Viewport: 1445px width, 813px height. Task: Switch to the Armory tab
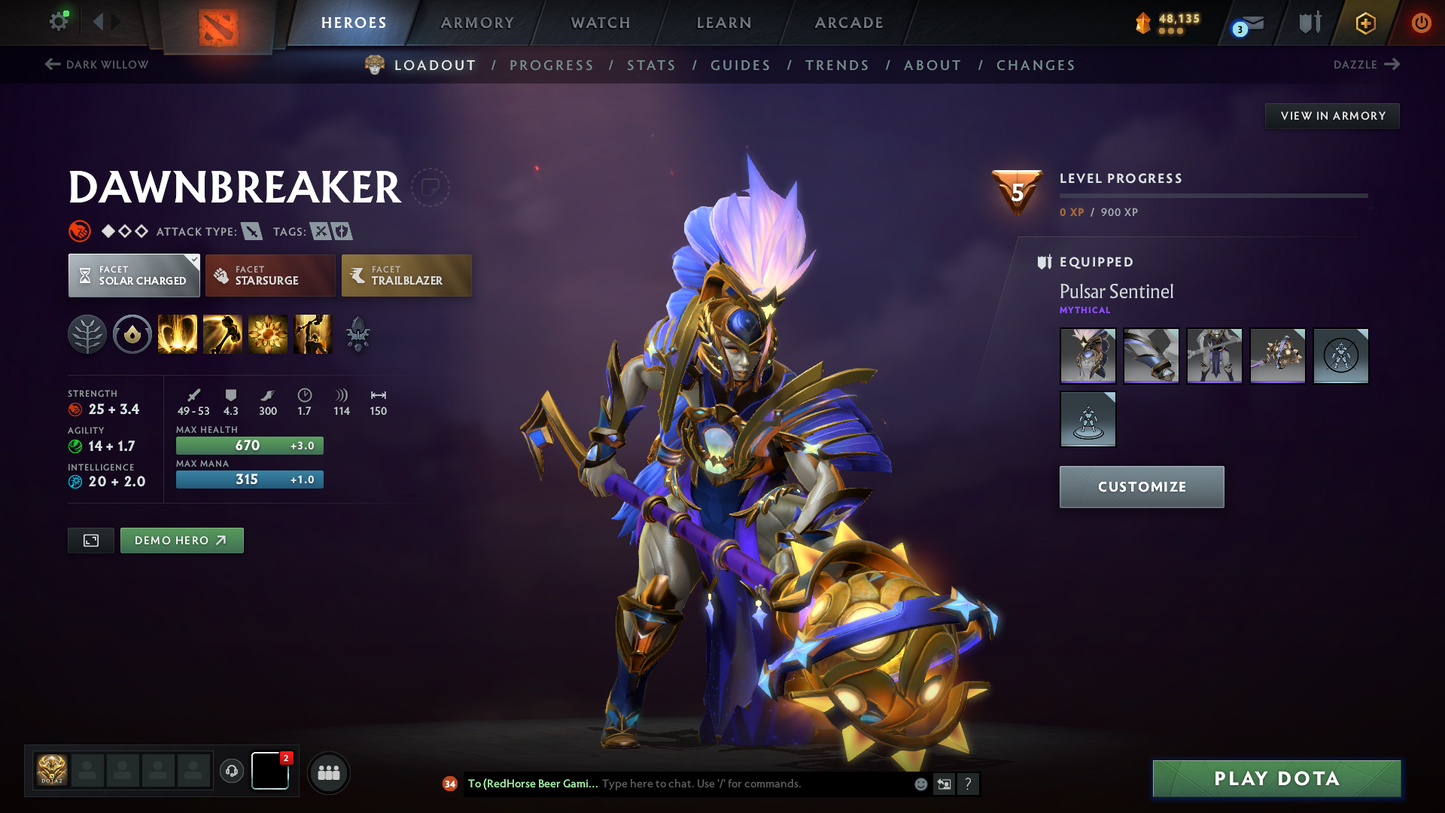pos(477,22)
